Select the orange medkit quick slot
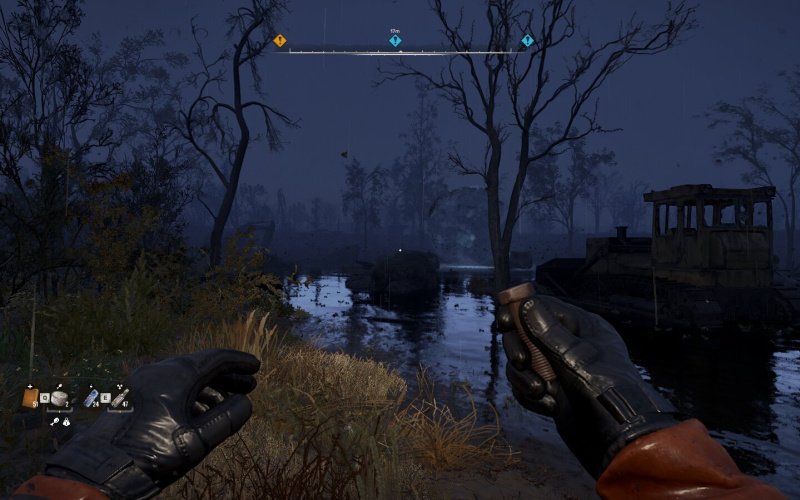Screen dimensions: 800x500 pyautogui.click(x=31, y=398)
